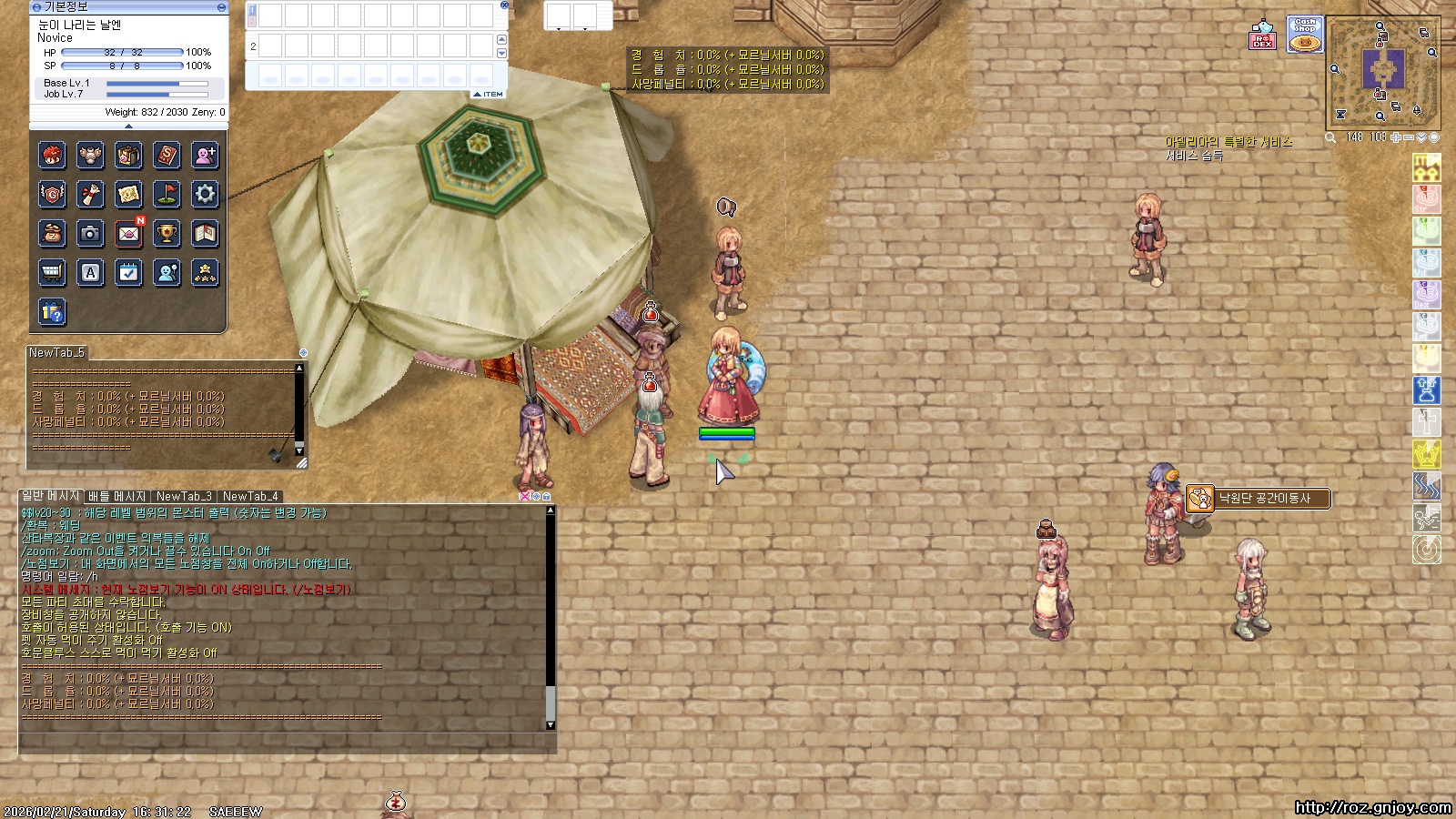Open the shopping cart menu icon

click(52, 273)
